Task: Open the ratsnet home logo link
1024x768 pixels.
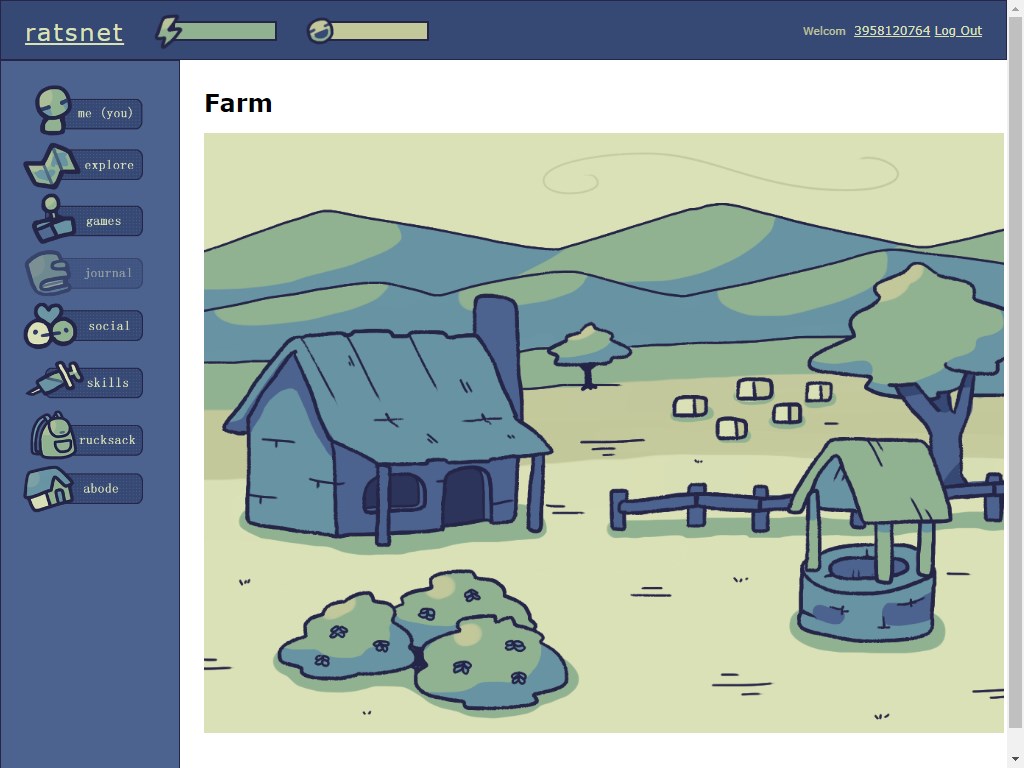Action: tap(74, 33)
